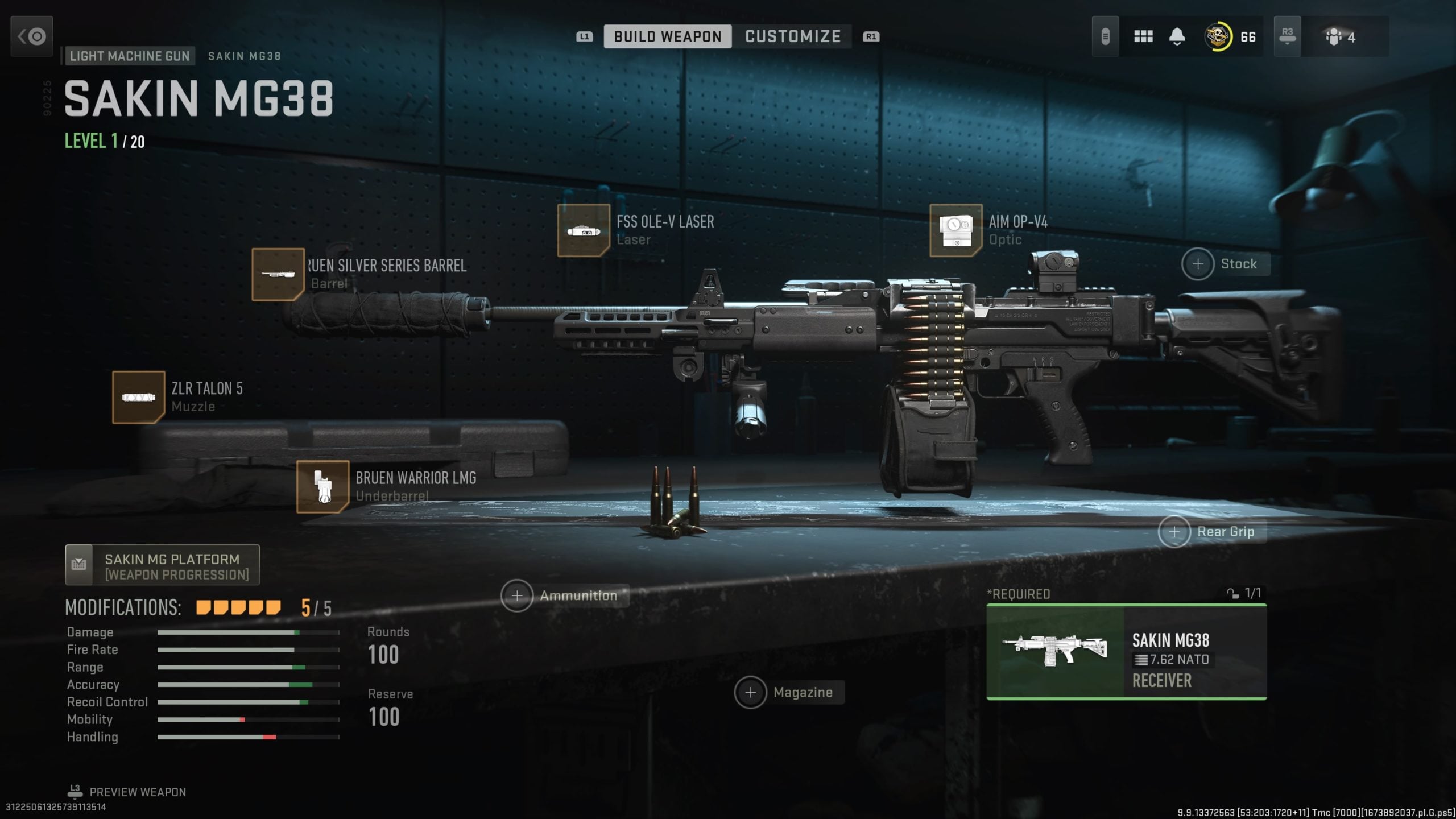
Task: Select the Build Weapon tab
Action: click(x=668, y=36)
